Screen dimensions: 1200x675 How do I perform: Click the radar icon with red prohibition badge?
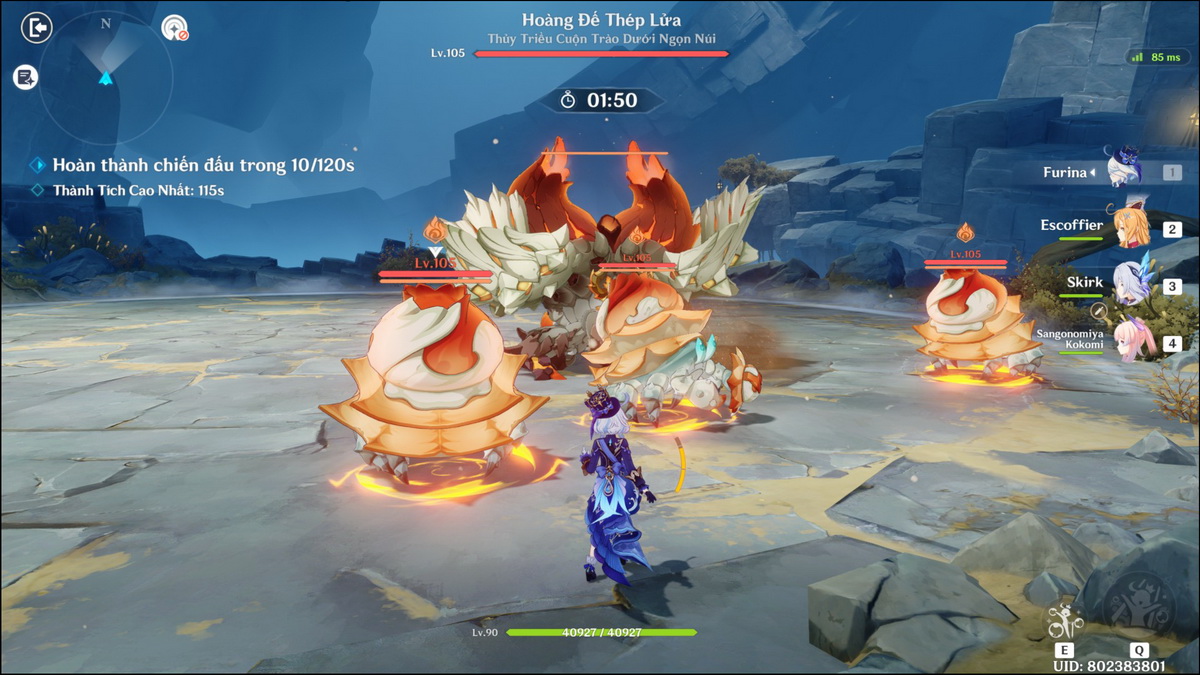pos(175,27)
